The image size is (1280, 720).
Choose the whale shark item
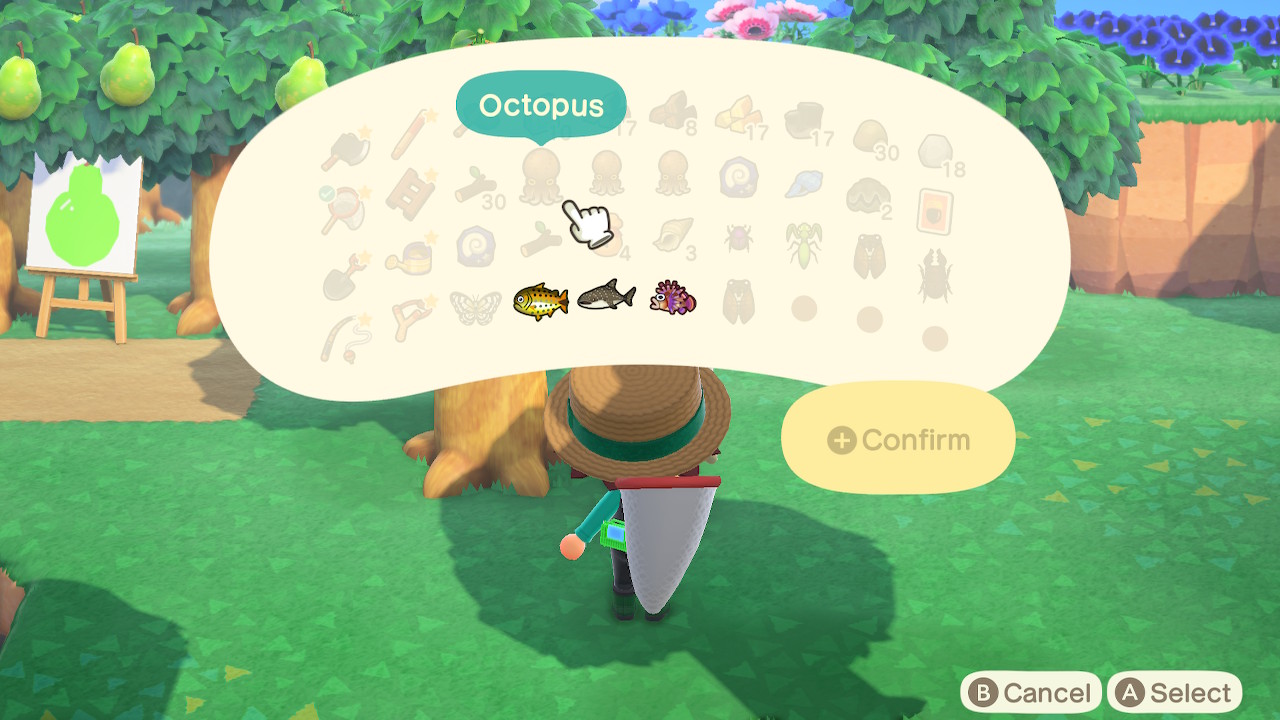coord(606,297)
